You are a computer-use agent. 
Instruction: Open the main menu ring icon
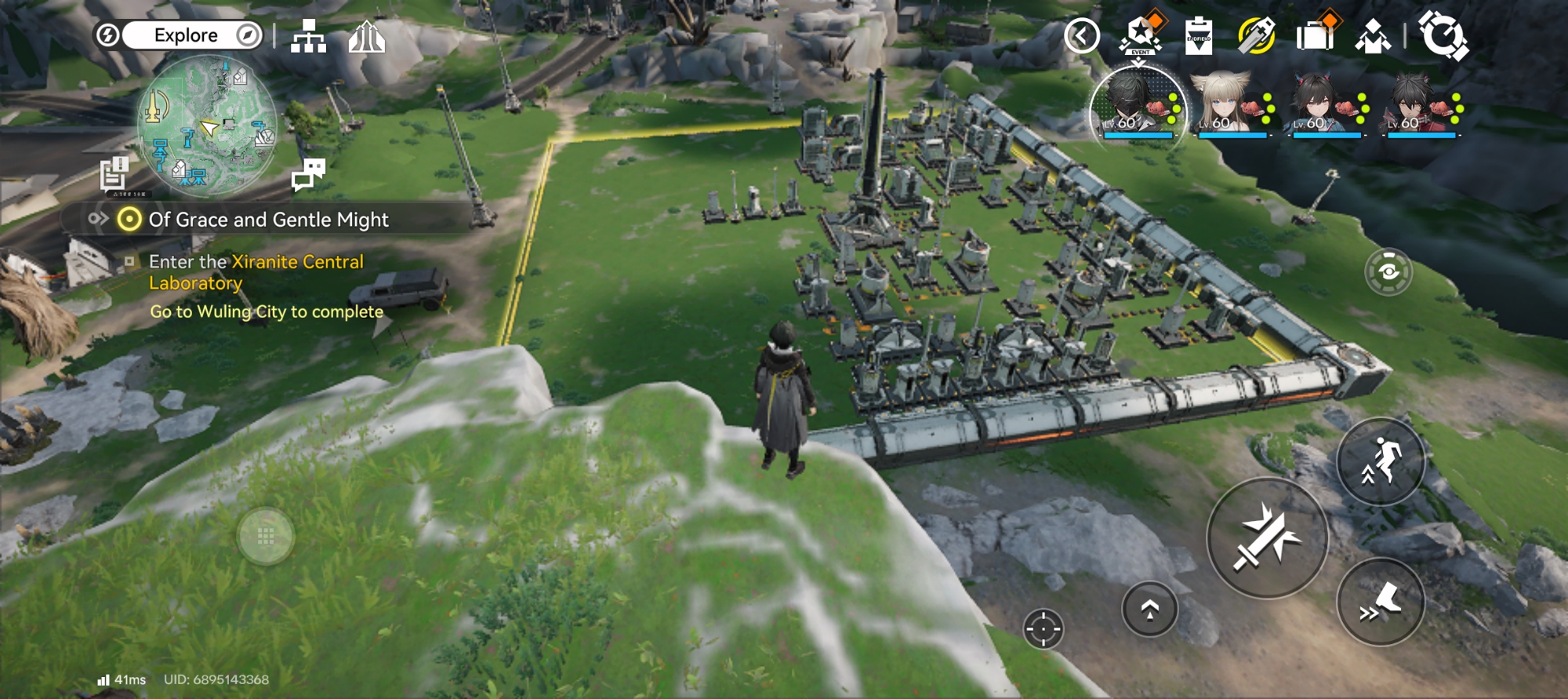coord(1443,36)
